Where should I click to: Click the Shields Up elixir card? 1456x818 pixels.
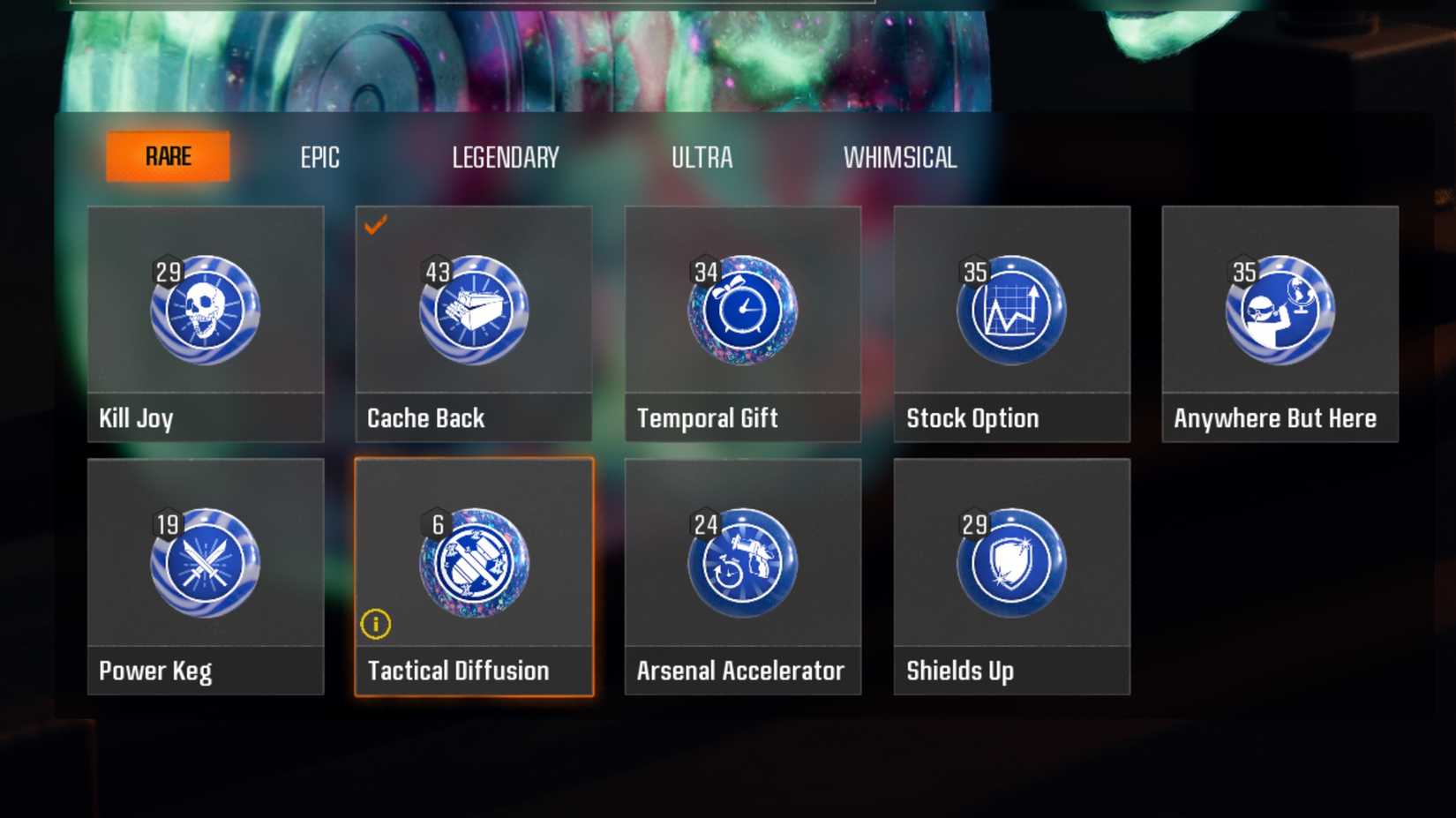point(1011,578)
